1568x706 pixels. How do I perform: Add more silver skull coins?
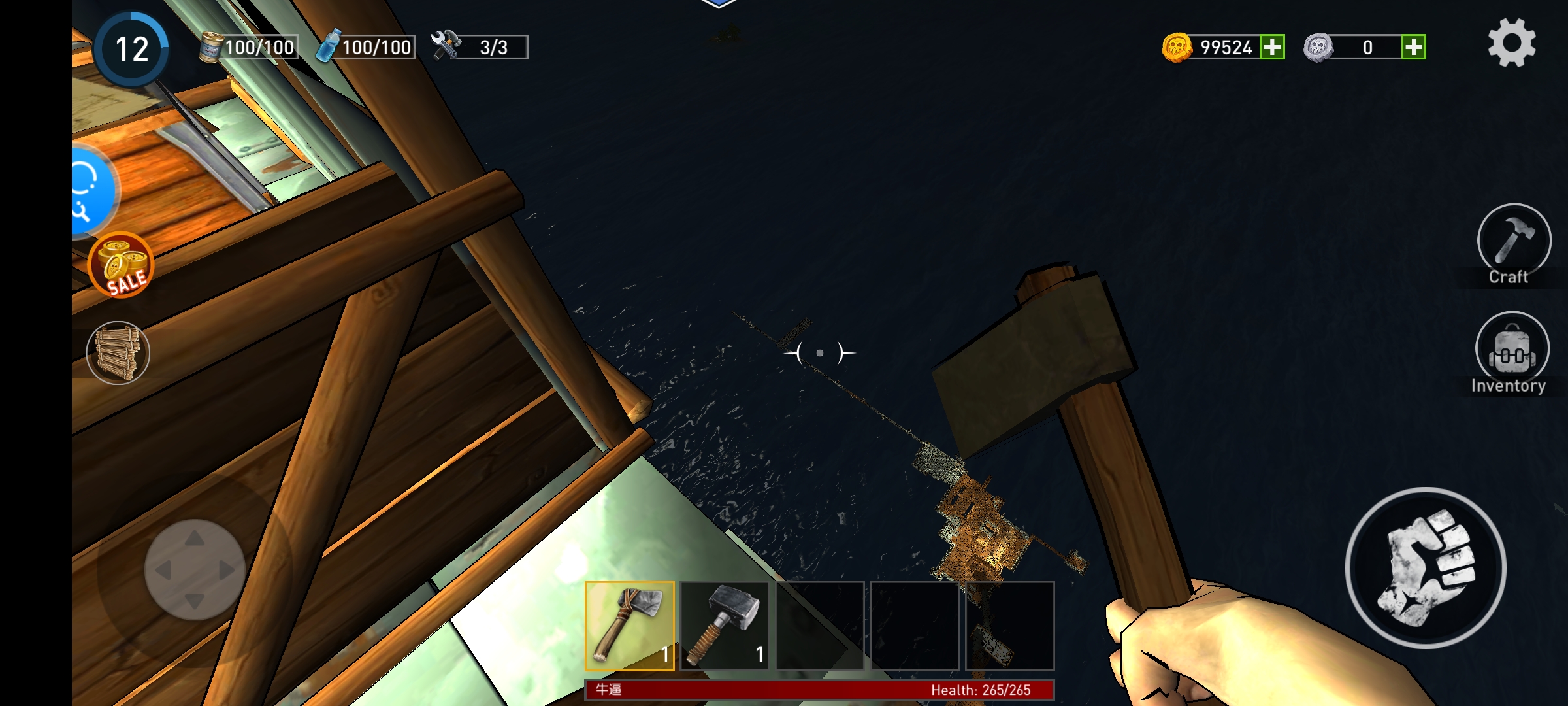(1413, 47)
